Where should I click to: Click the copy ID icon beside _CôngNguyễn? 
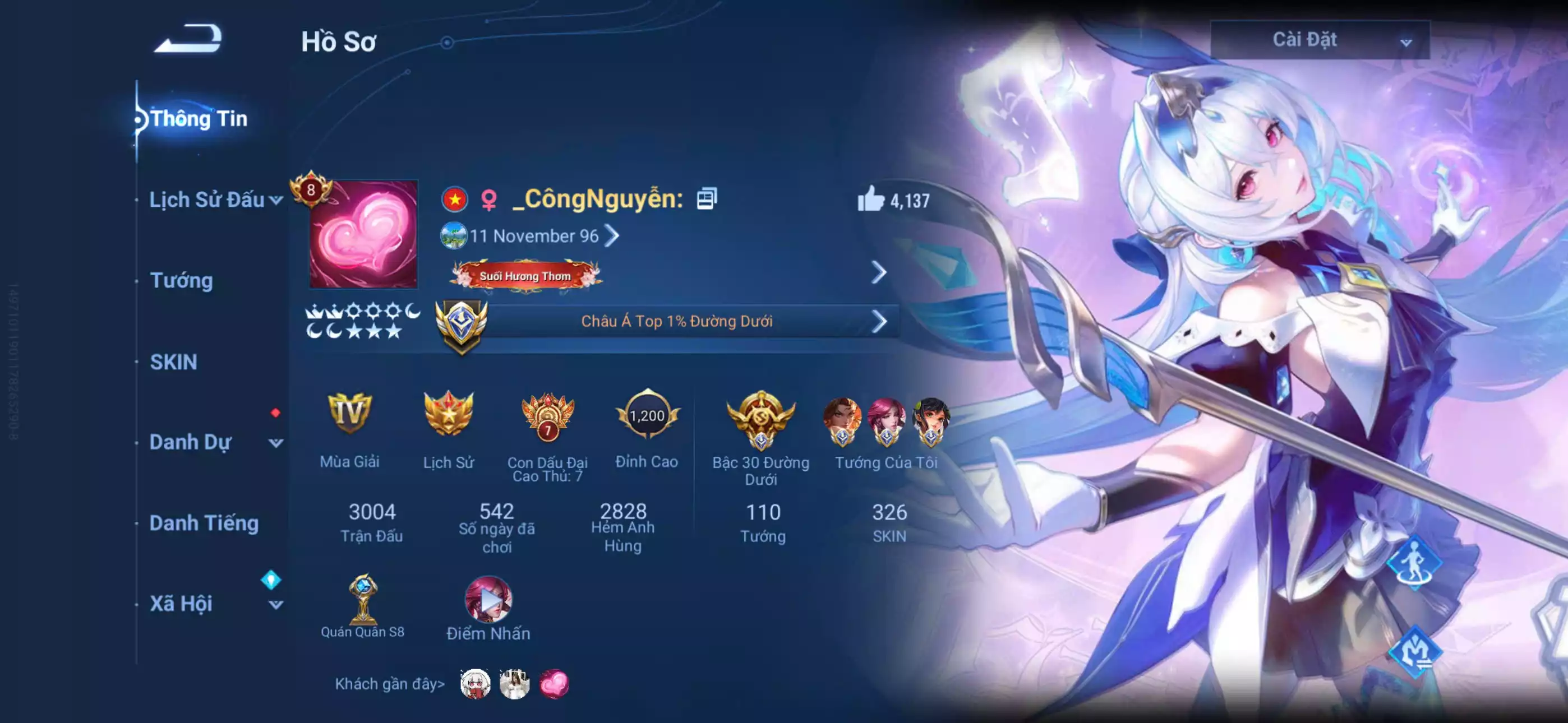pyautogui.click(x=706, y=199)
